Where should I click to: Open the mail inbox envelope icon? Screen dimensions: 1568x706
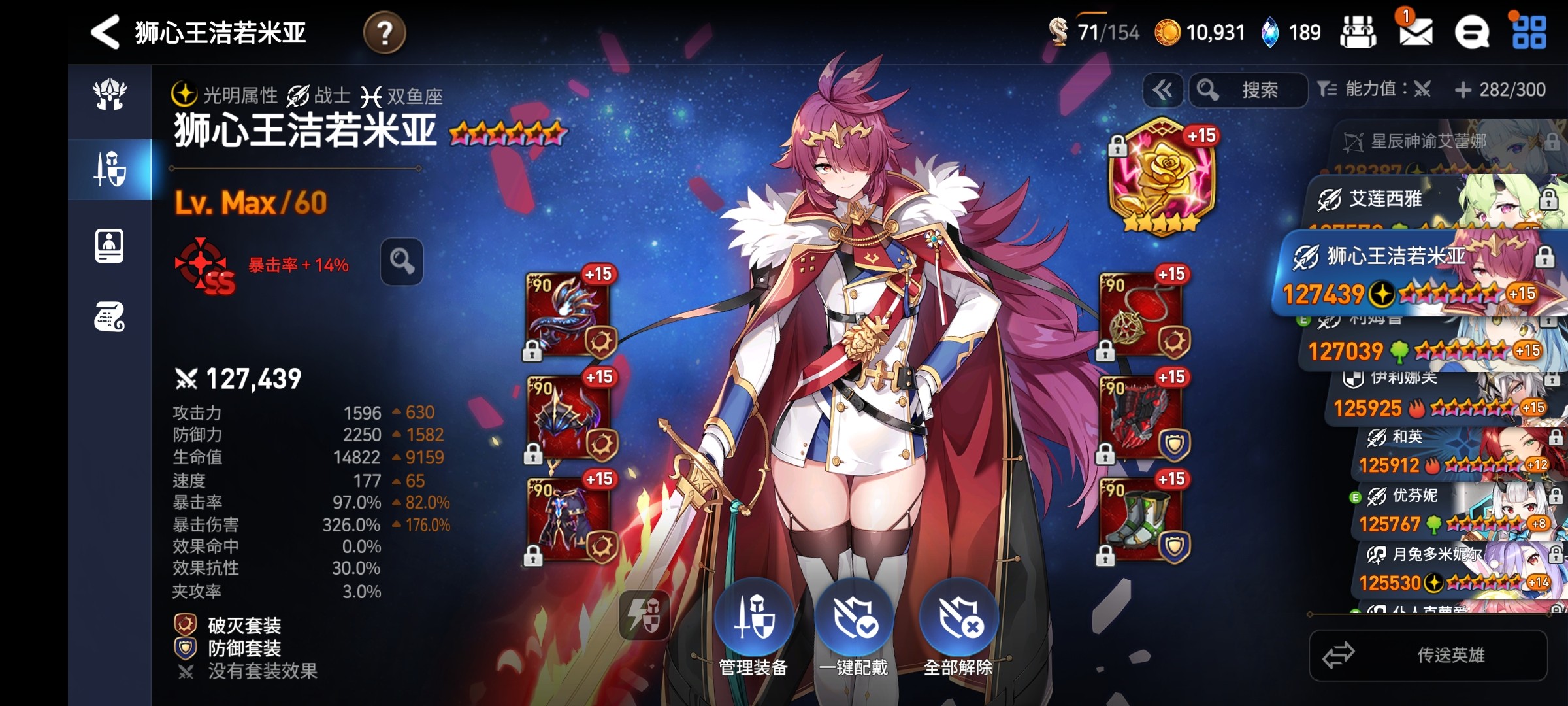click(1415, 31)
